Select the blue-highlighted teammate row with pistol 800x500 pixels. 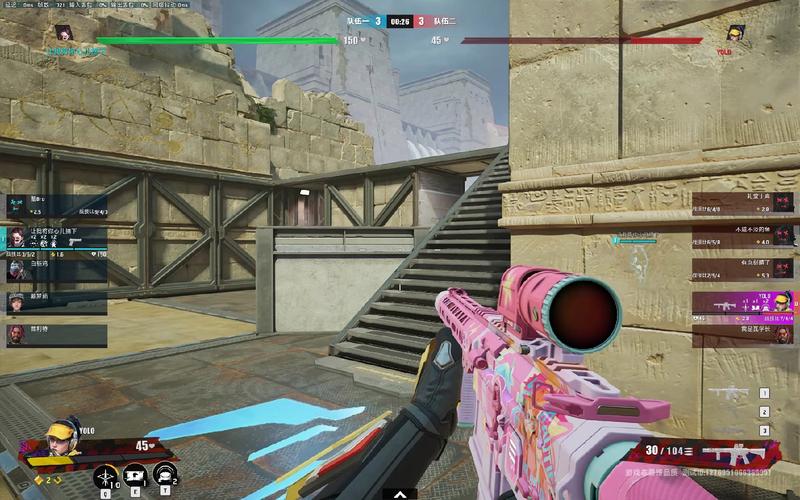[x=56, y=238]
